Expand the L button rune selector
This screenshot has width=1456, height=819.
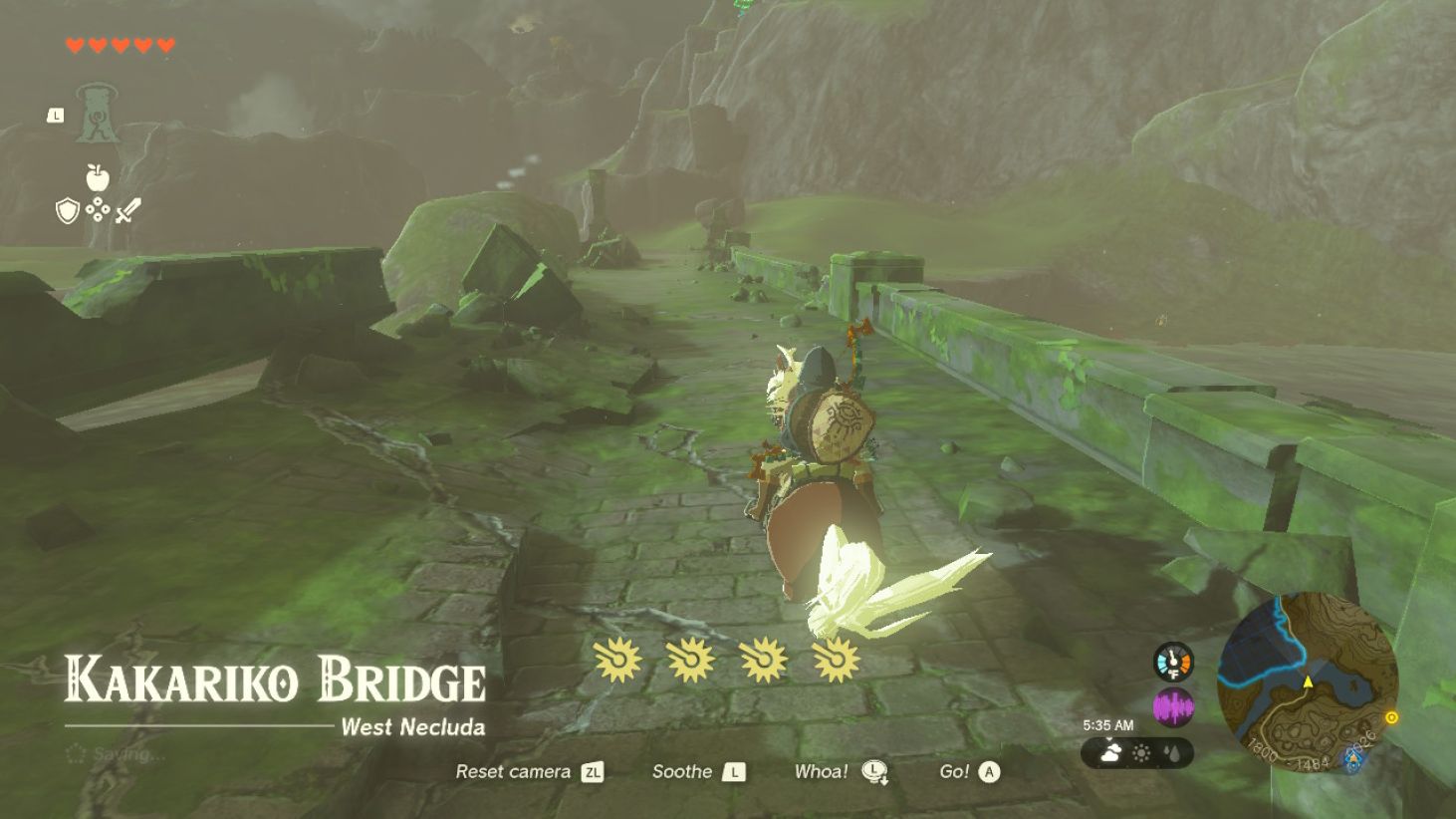click(x=55, y=116)
